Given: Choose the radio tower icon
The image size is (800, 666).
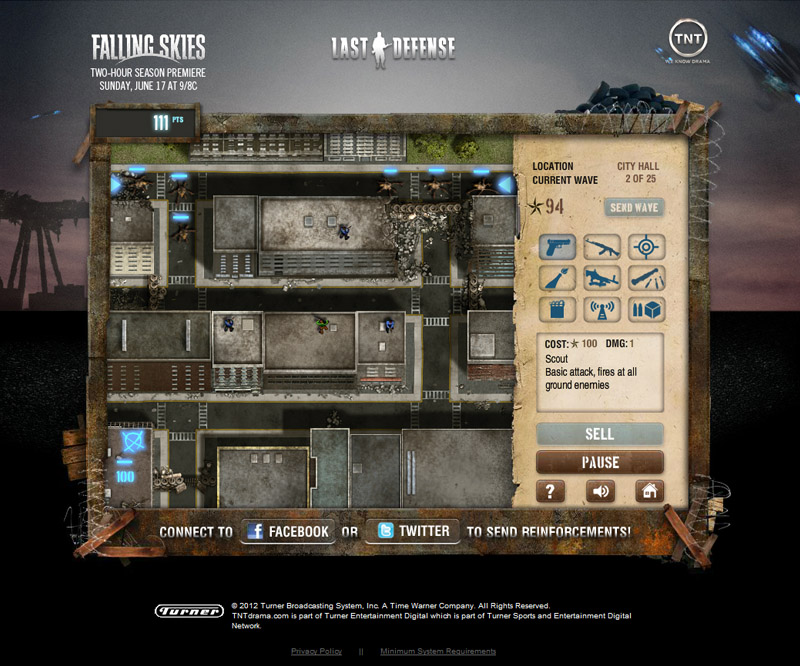Looking at the screenshot, I should [603, 309].
